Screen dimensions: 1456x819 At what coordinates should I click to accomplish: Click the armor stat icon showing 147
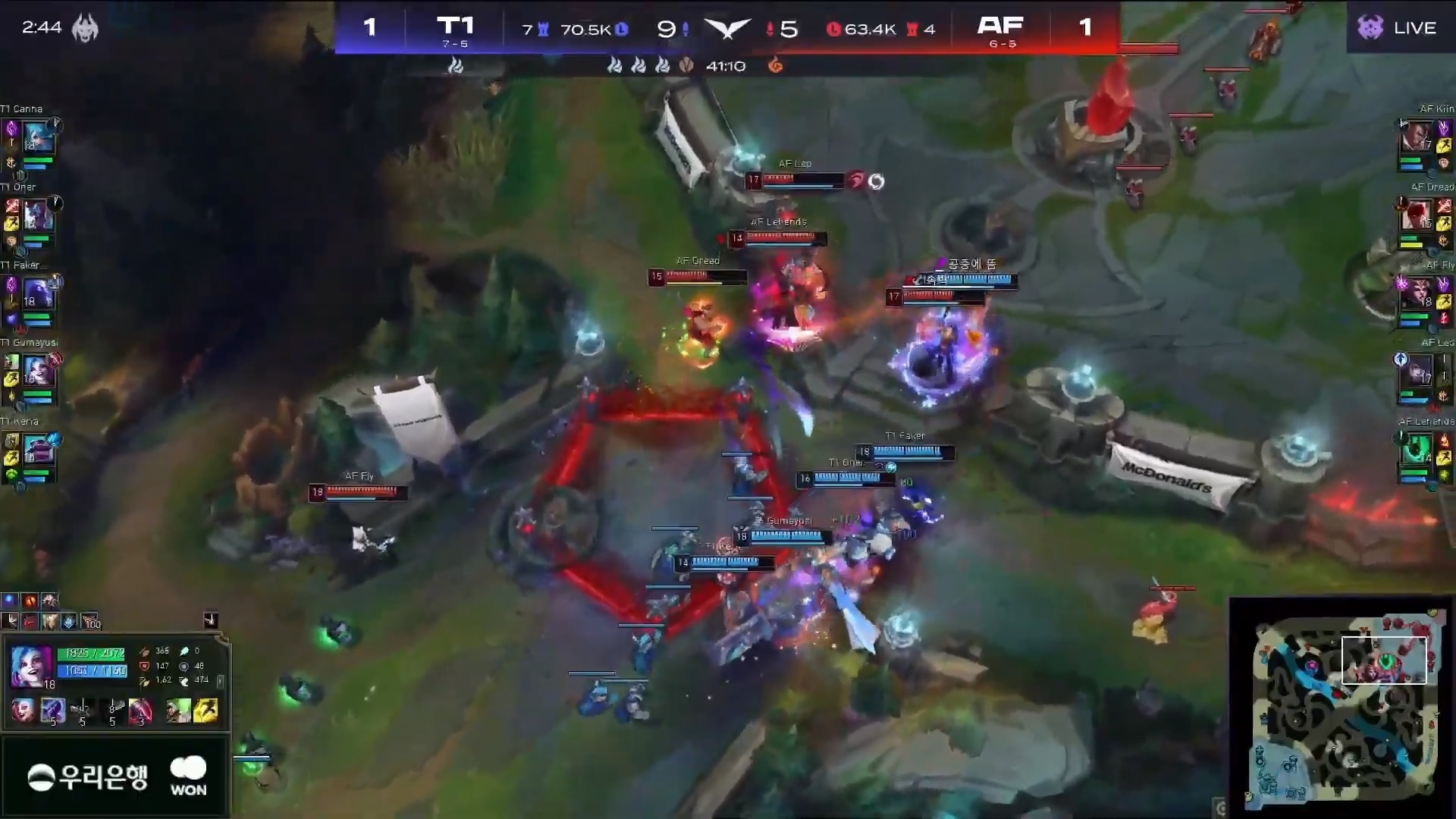(x=145, y=668)
